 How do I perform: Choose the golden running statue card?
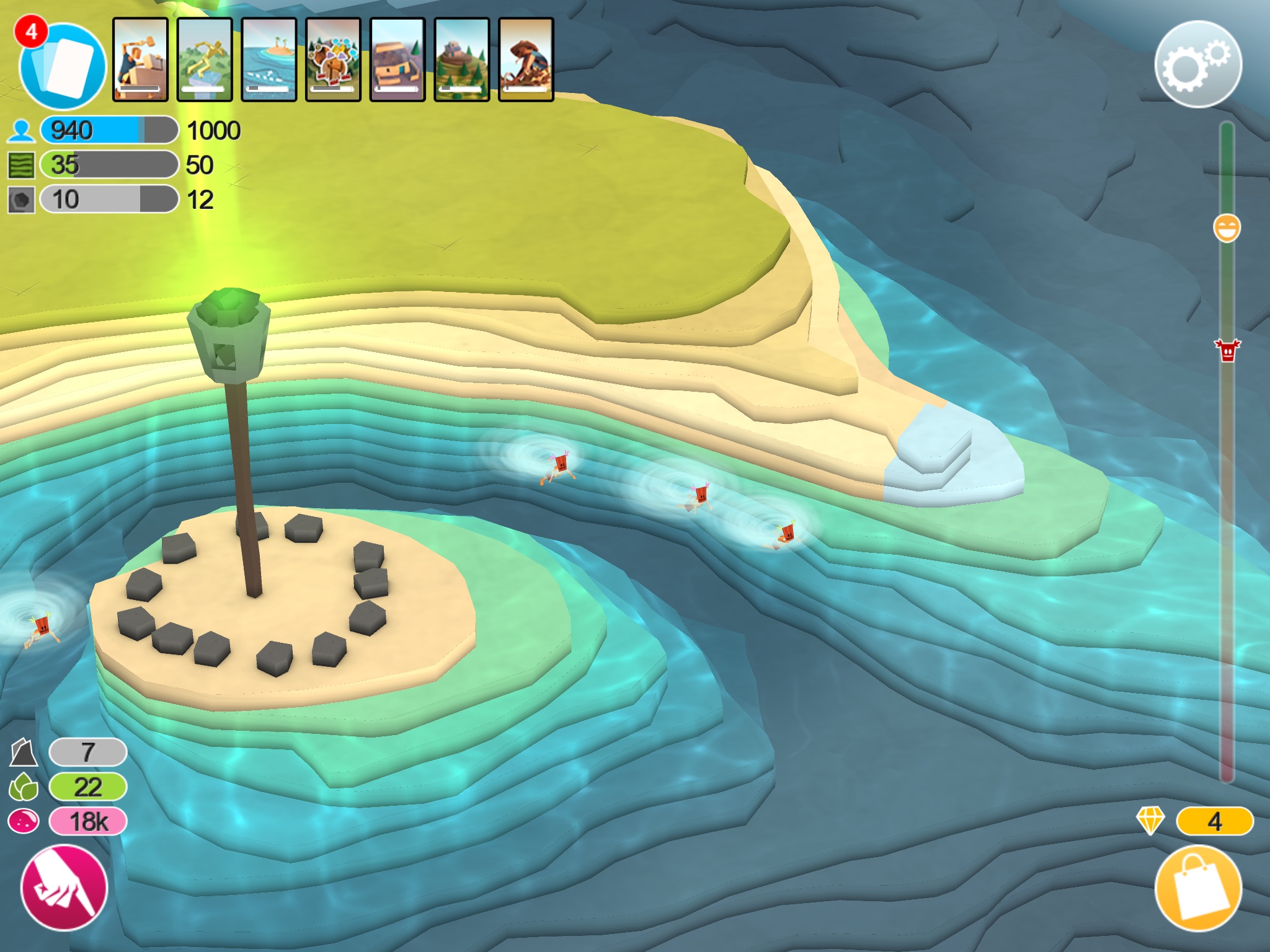click(205, 59)
